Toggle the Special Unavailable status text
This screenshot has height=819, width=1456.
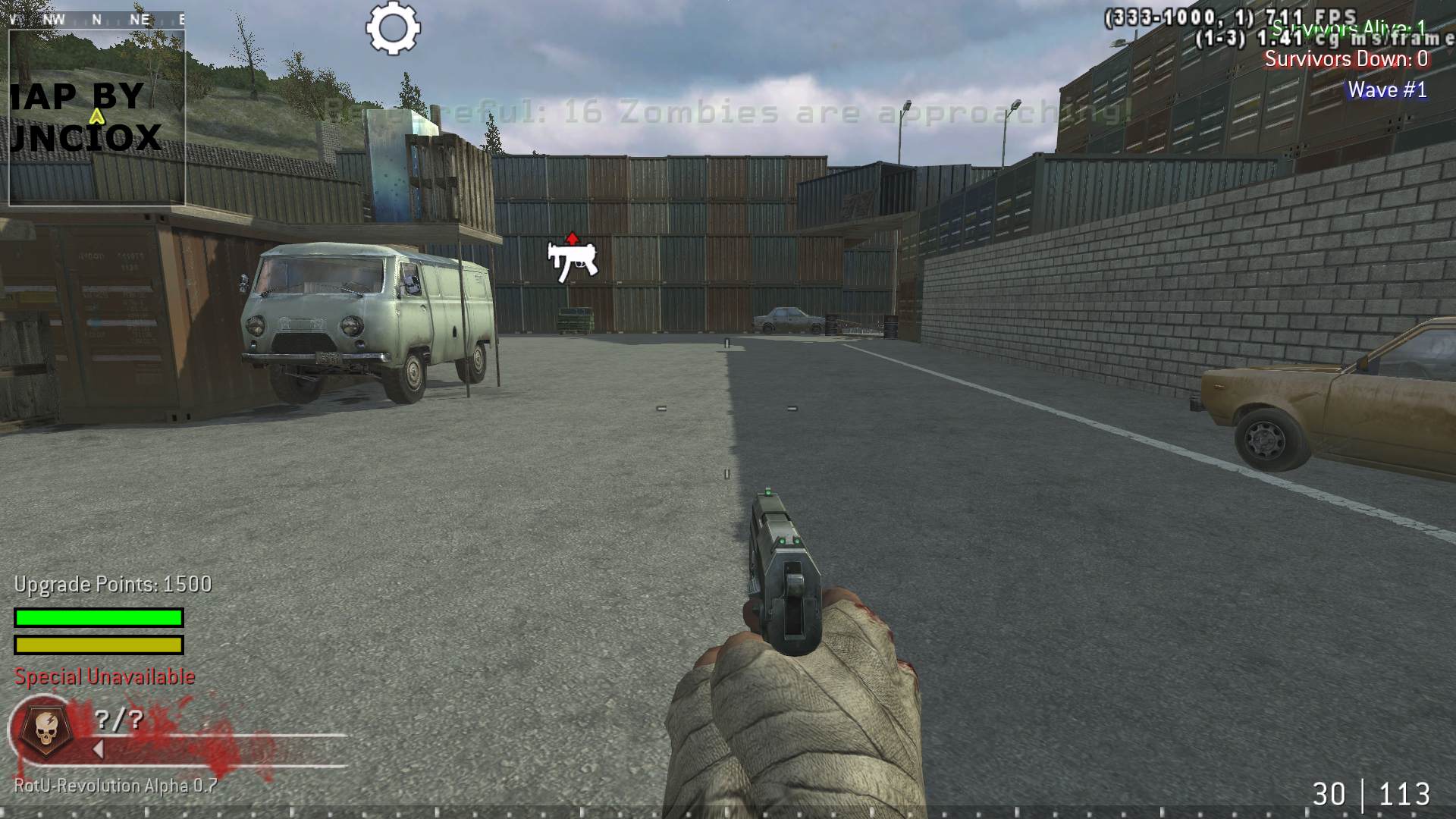coord(103,676)
